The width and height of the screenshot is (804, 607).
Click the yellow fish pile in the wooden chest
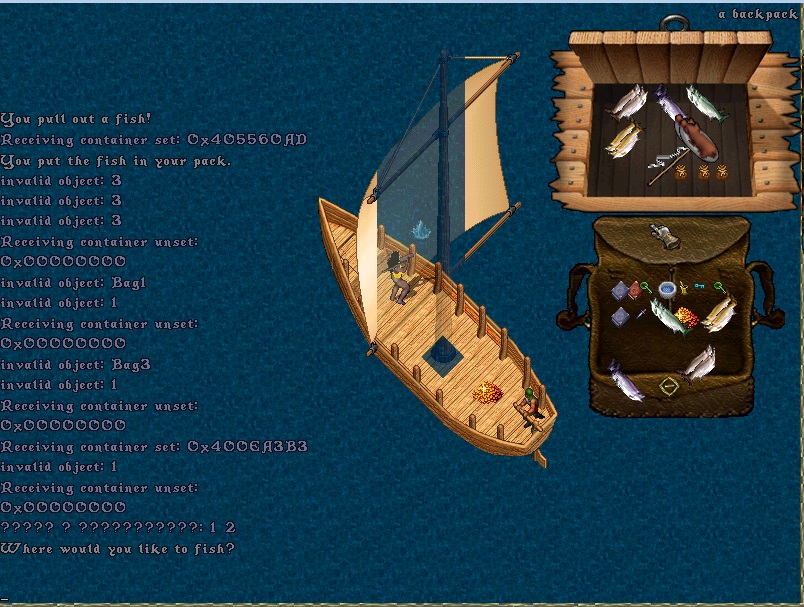click(622, 138)
